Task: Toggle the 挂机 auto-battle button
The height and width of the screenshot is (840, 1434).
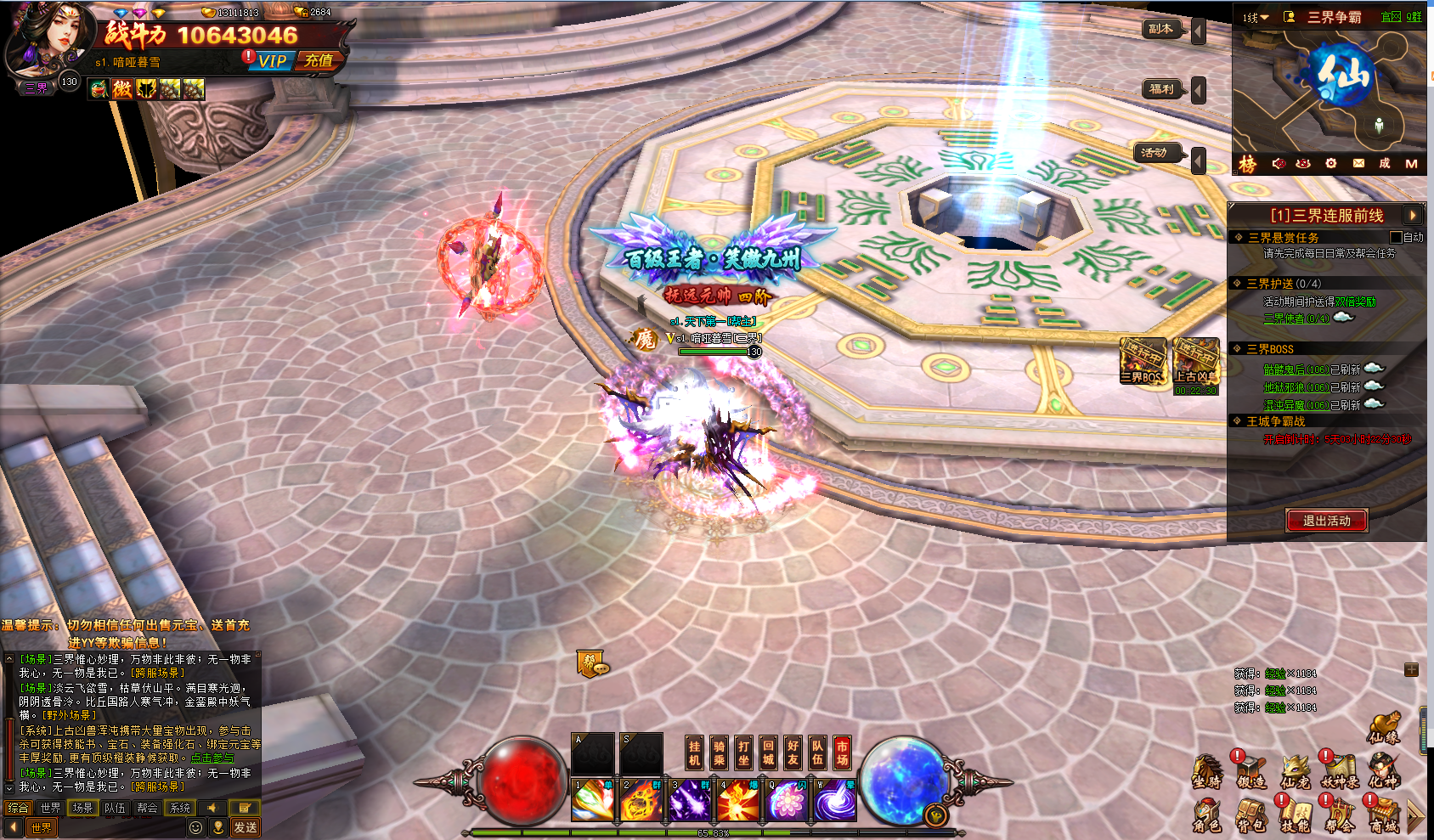Action: pyautogui.click(x=695, y=753)
